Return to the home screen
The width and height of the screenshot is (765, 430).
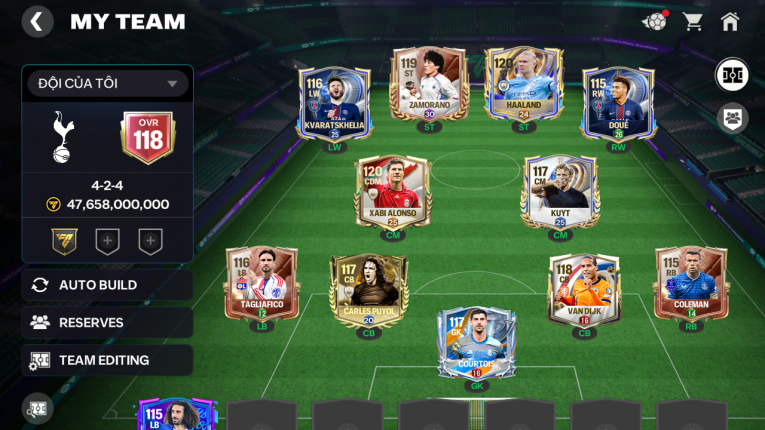tap(730, 21)
